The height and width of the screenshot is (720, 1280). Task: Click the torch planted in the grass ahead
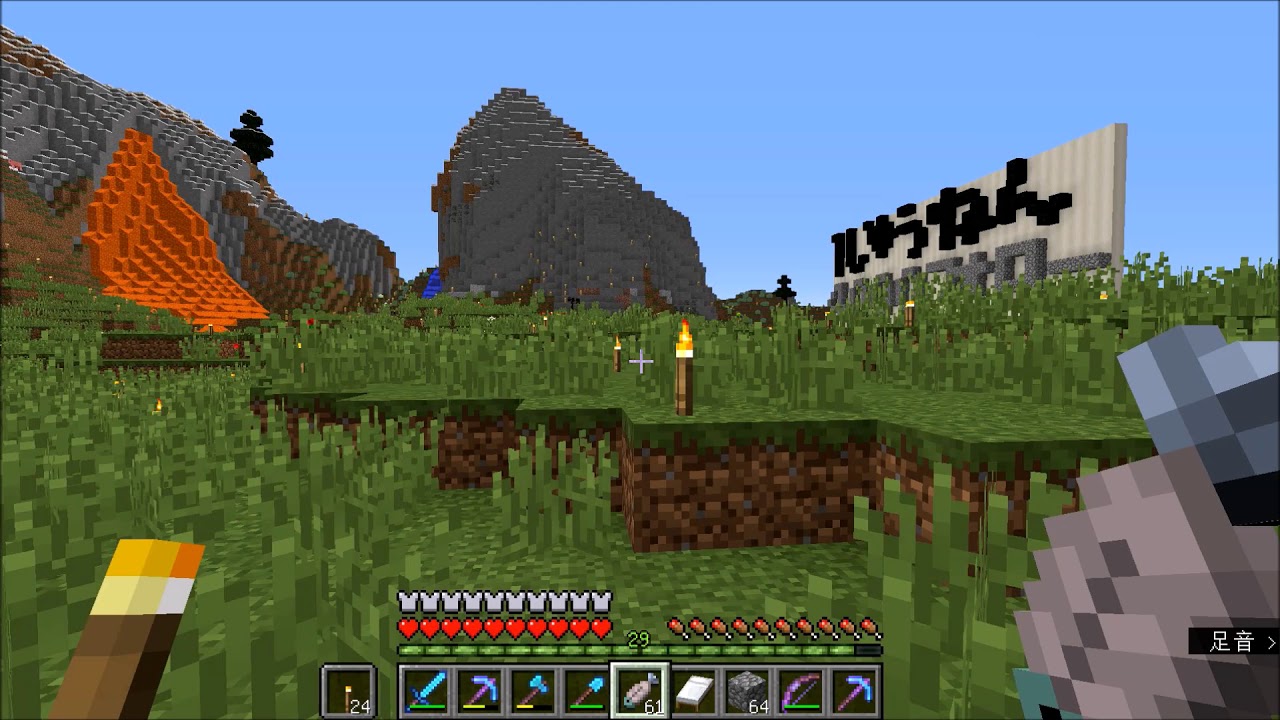pos(686,370)
